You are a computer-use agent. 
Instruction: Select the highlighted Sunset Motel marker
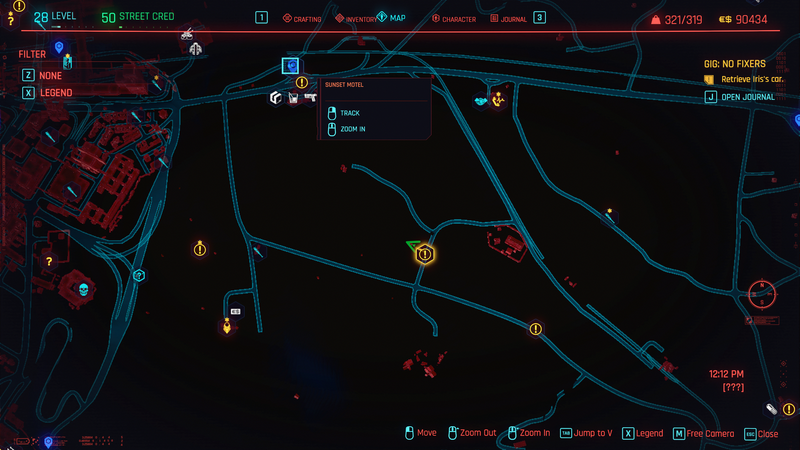[291, 66]
